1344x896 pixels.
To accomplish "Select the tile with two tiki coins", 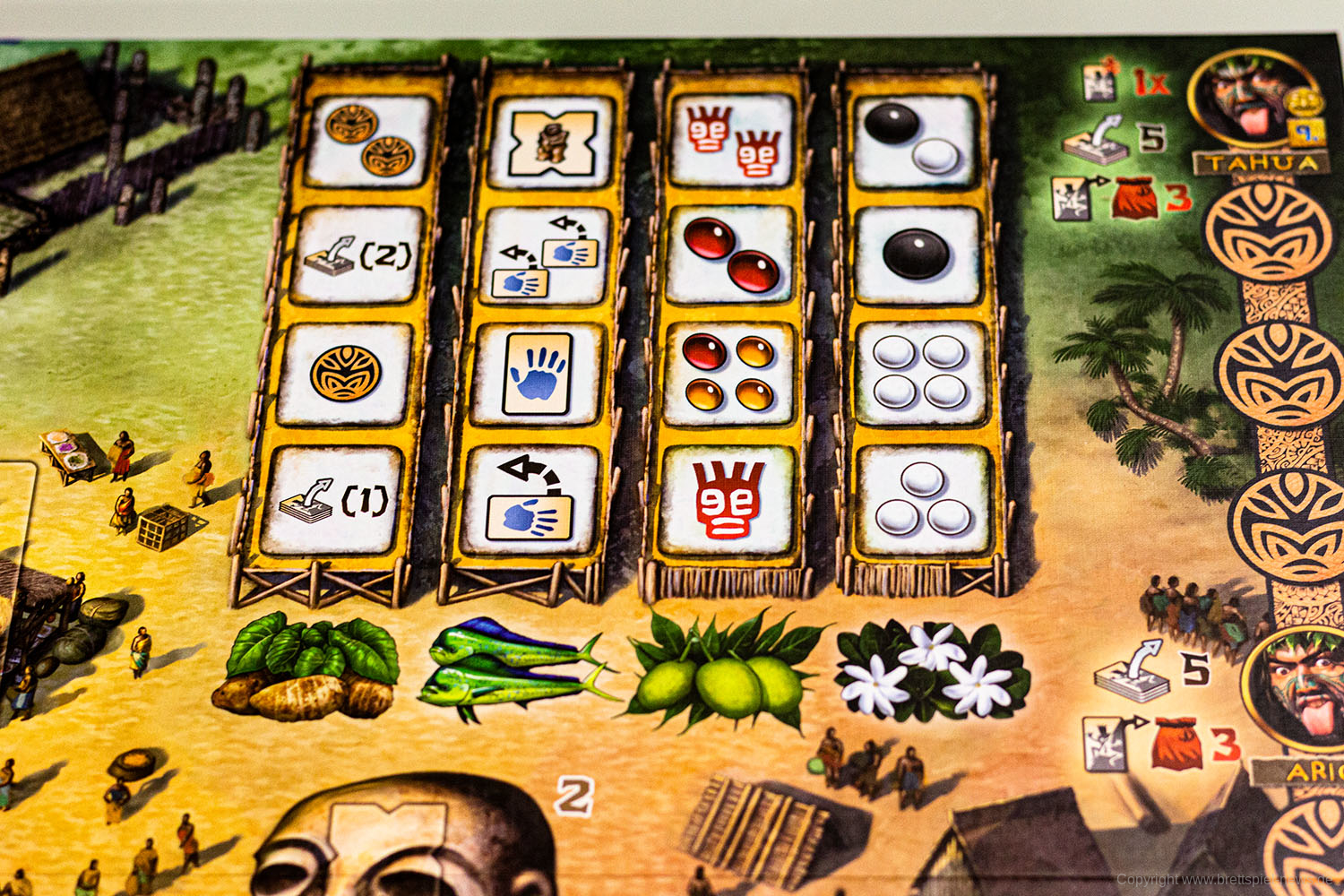I will [370, 140].
